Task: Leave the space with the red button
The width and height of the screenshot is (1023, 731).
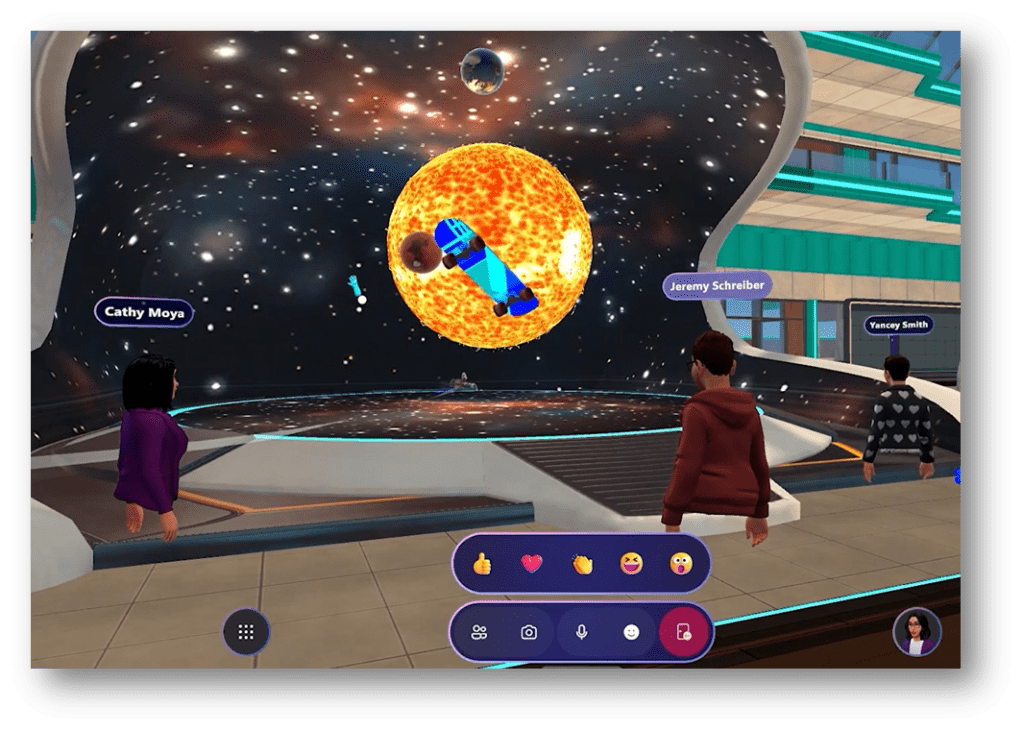Action: click(684, 632)
